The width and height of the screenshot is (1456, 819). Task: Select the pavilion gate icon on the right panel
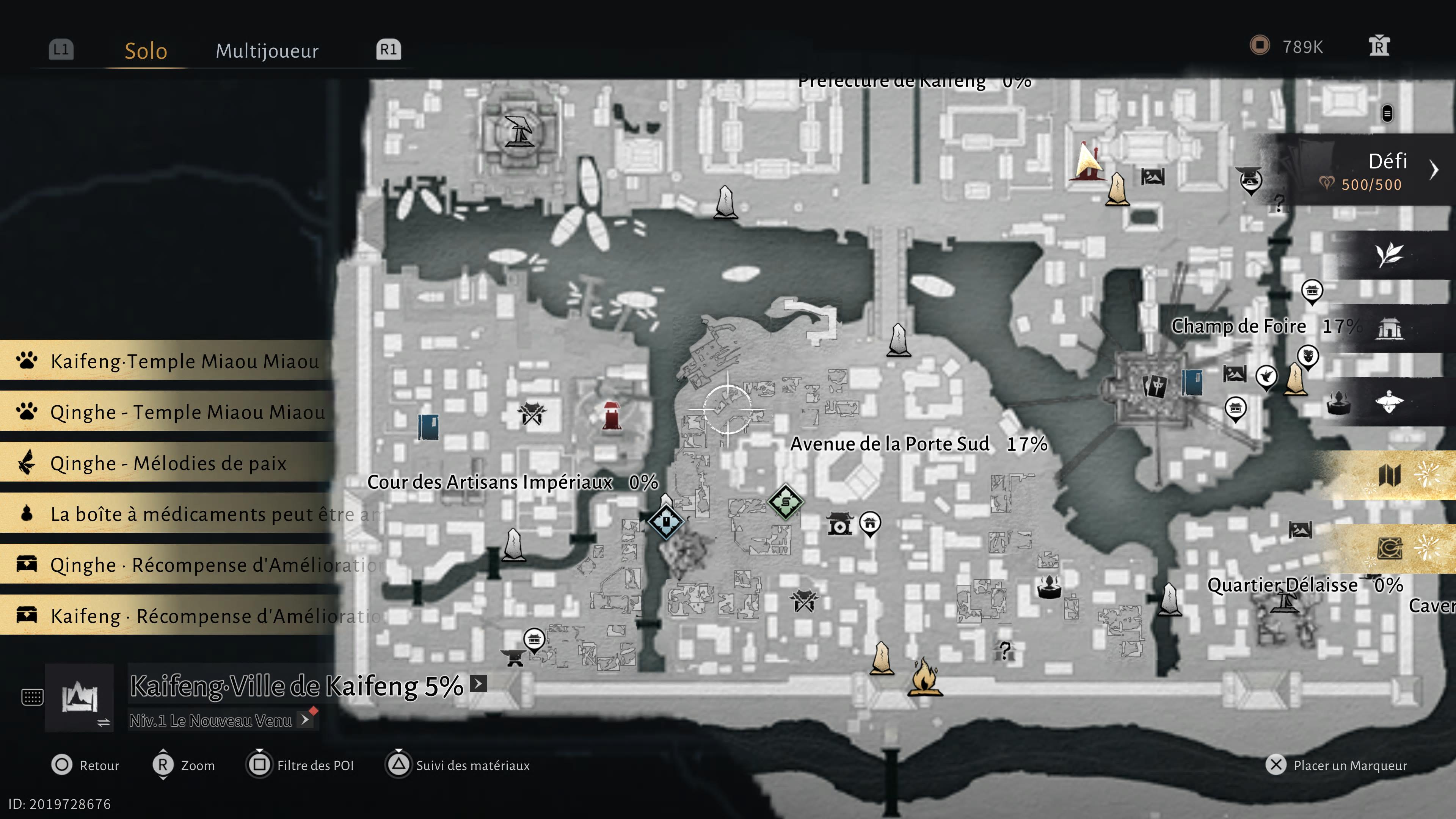(x=1389, y=328)
